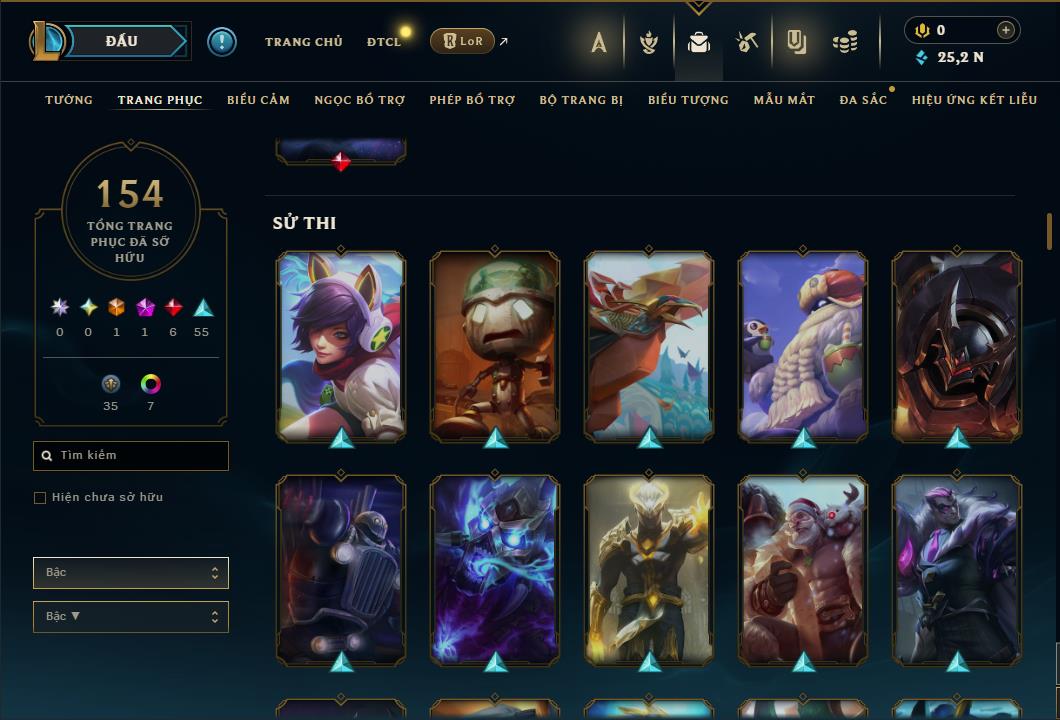
Task: Switch to the TƯỚNG tab
Action: [69, 100]
